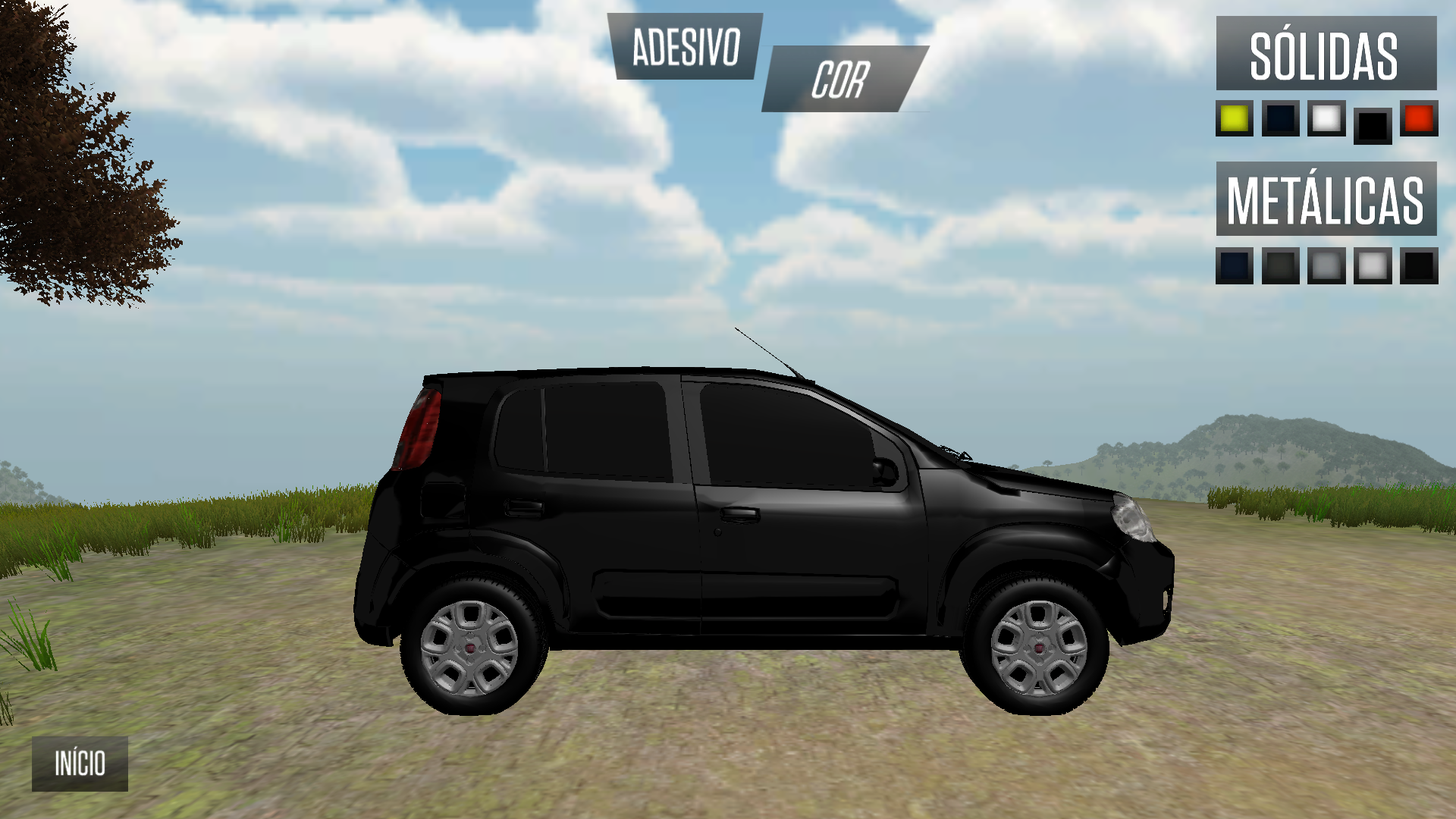Select the yellow solid paint swatch
Viewport: 1456px width, 819px height.
[x=1235, y=118]
